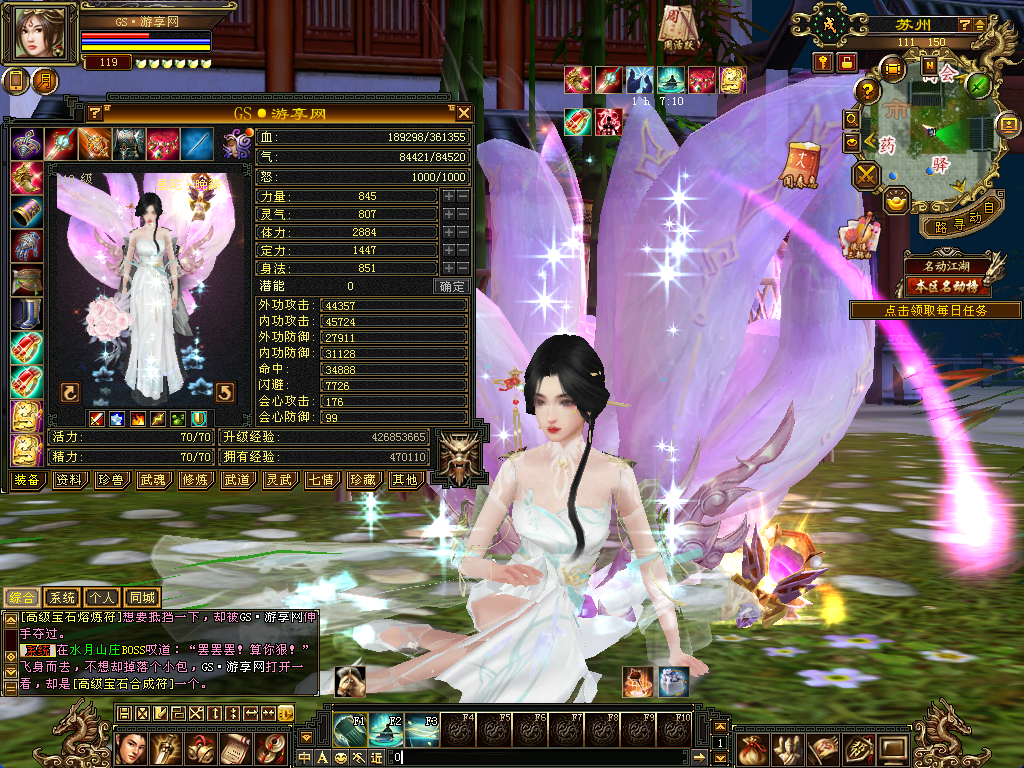The image size is (1024, 768).
Task: Open the 珍兽 pet tab
Action: [x=111, y=480]
